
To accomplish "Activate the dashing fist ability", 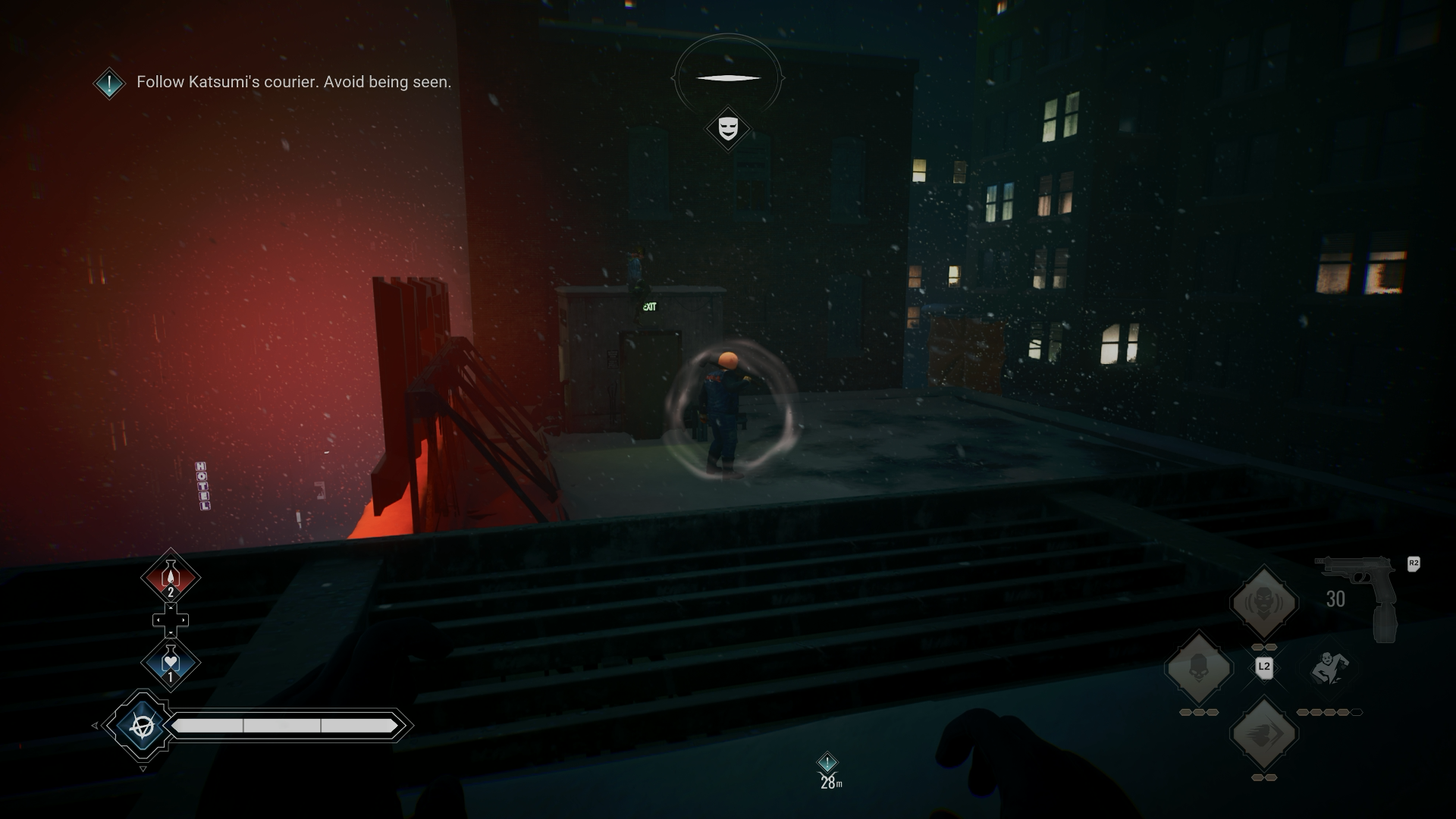I will click(1263, 734).
